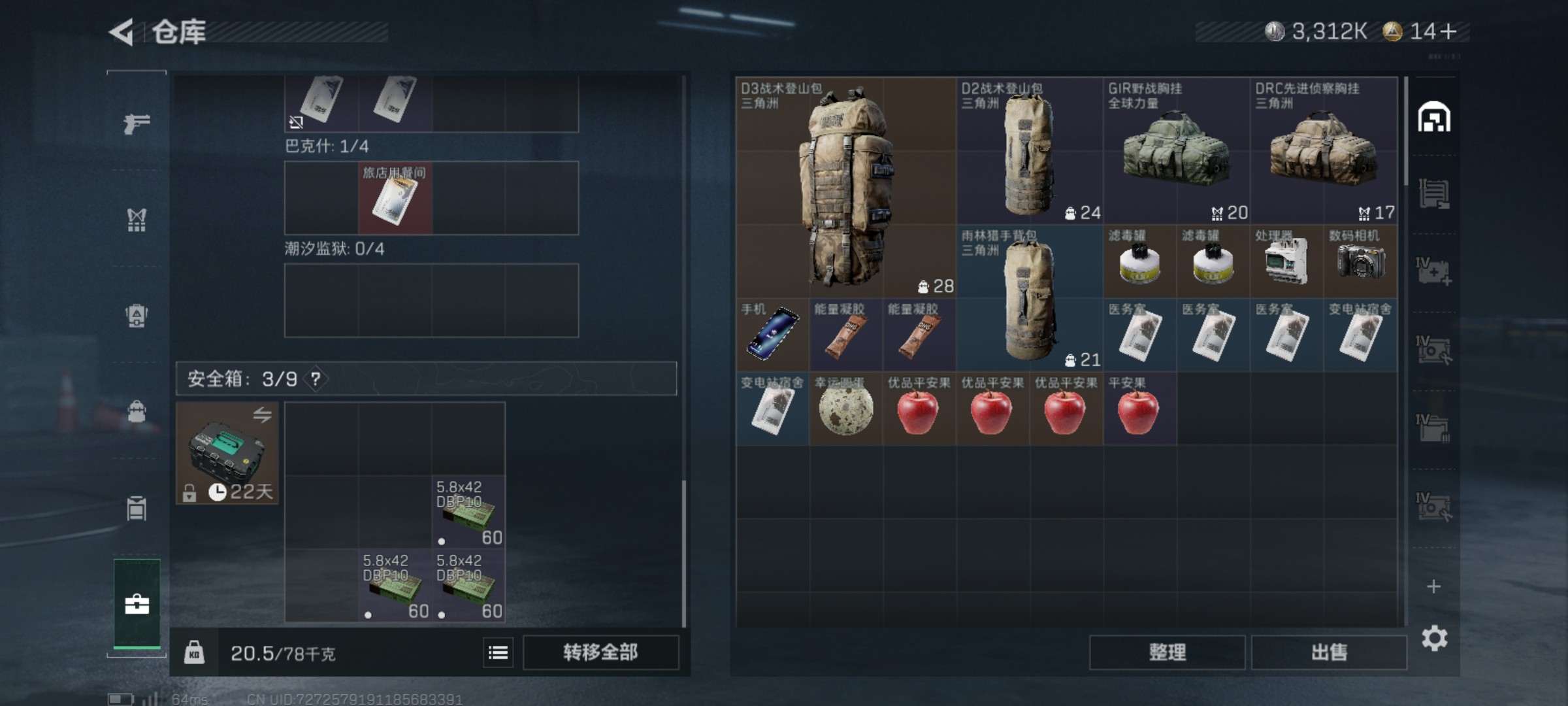Open the safe box help question mark
The image size is (1568, 706).
click(x=316, y=379)
